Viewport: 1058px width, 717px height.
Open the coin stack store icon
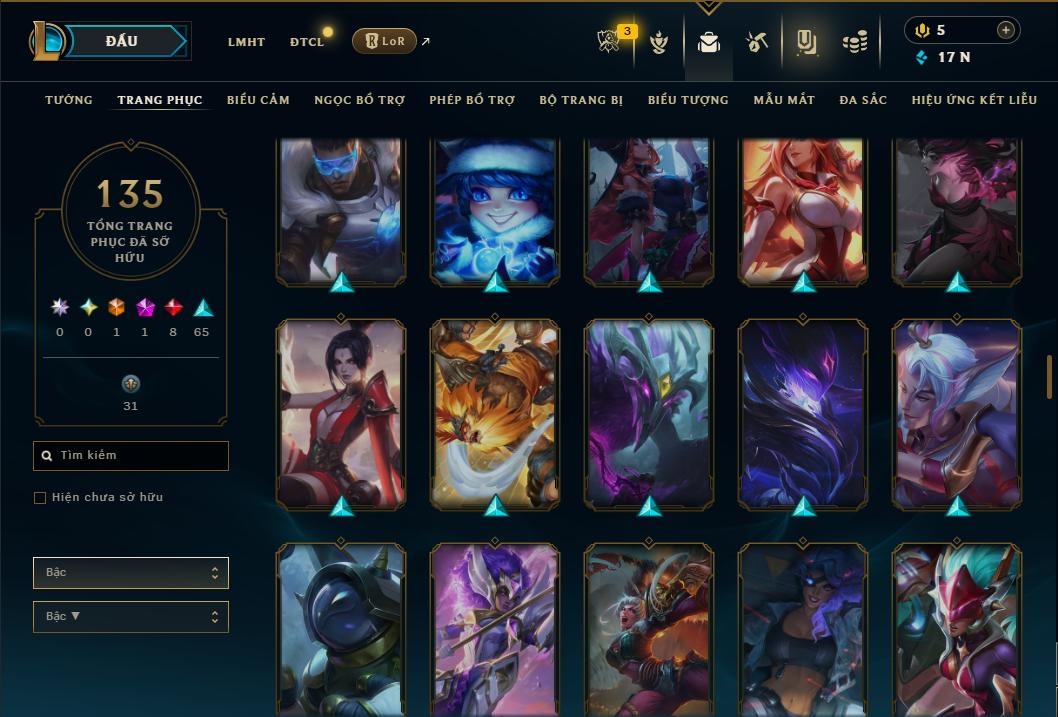(x=854, y=42)
